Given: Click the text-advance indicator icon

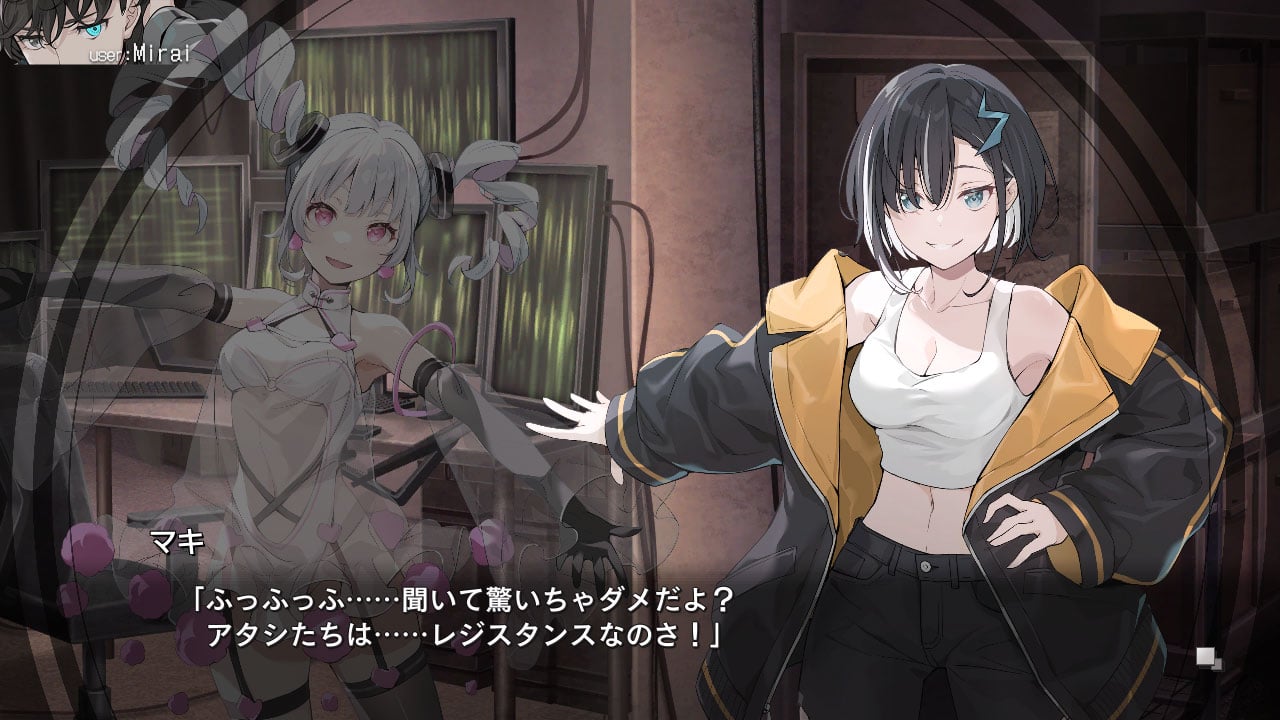Looking at the screenshot, I should coord(1209,657).
